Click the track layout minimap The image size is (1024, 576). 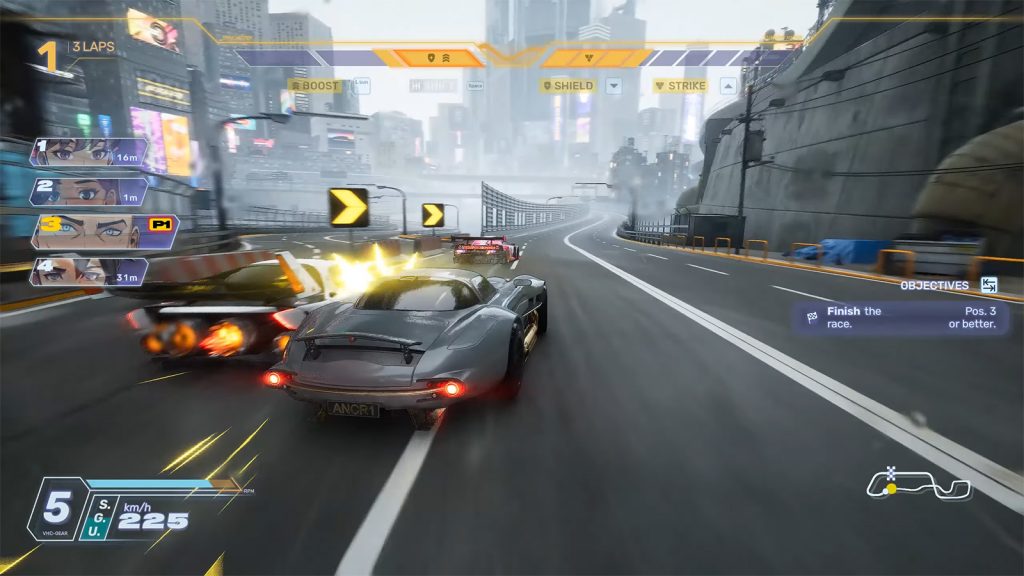(x=918, y=485)
